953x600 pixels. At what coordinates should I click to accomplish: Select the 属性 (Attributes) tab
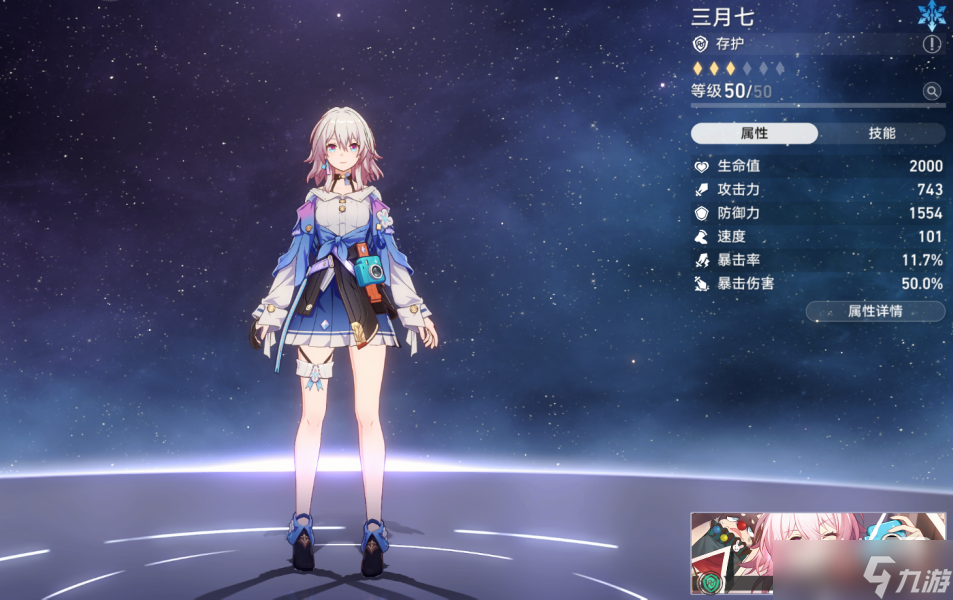pos(754,134)
